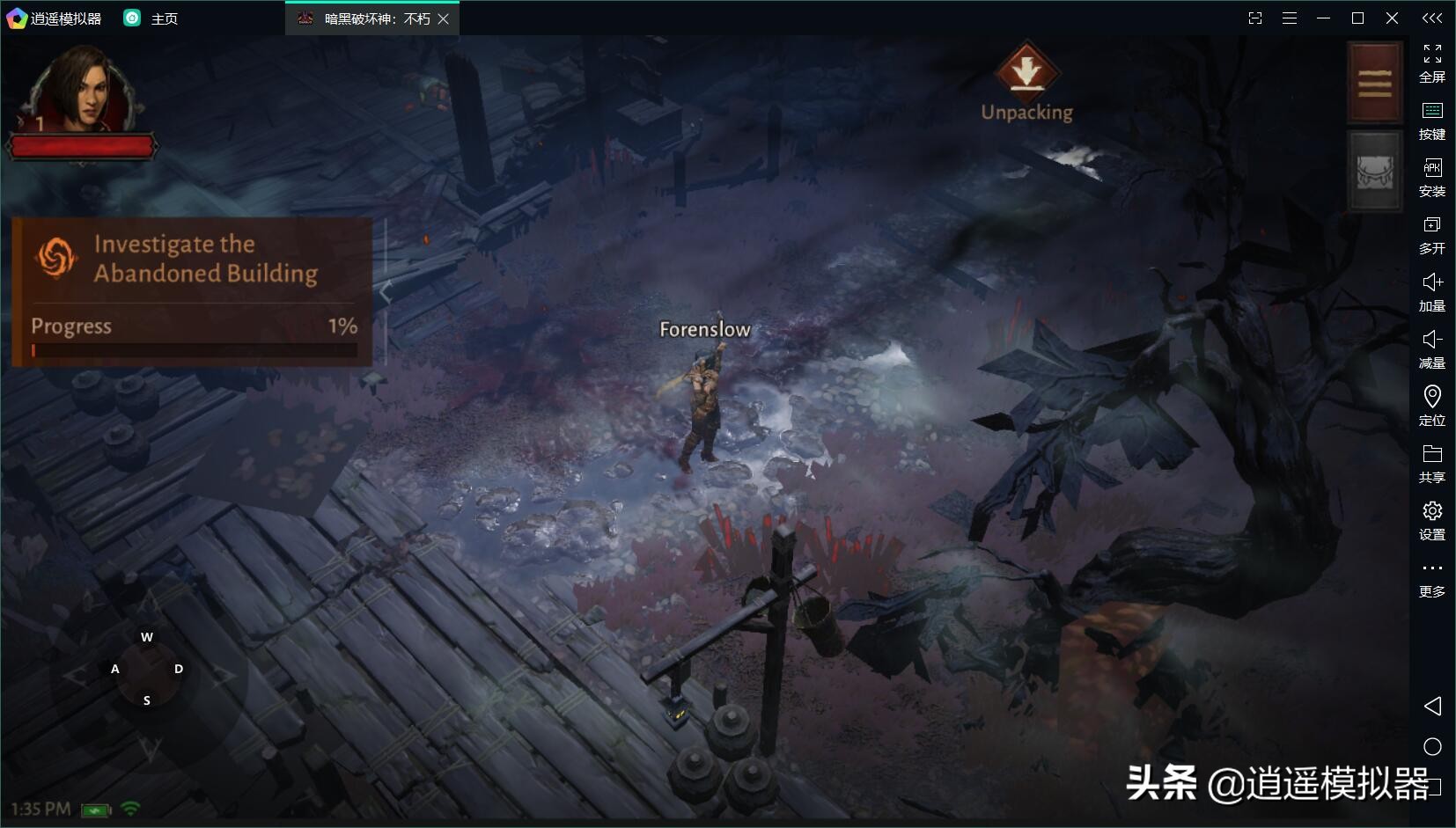Screen dimensions: 1456x828
Task: Close the Diablo Immortal emulator tab
Action: 444,18
